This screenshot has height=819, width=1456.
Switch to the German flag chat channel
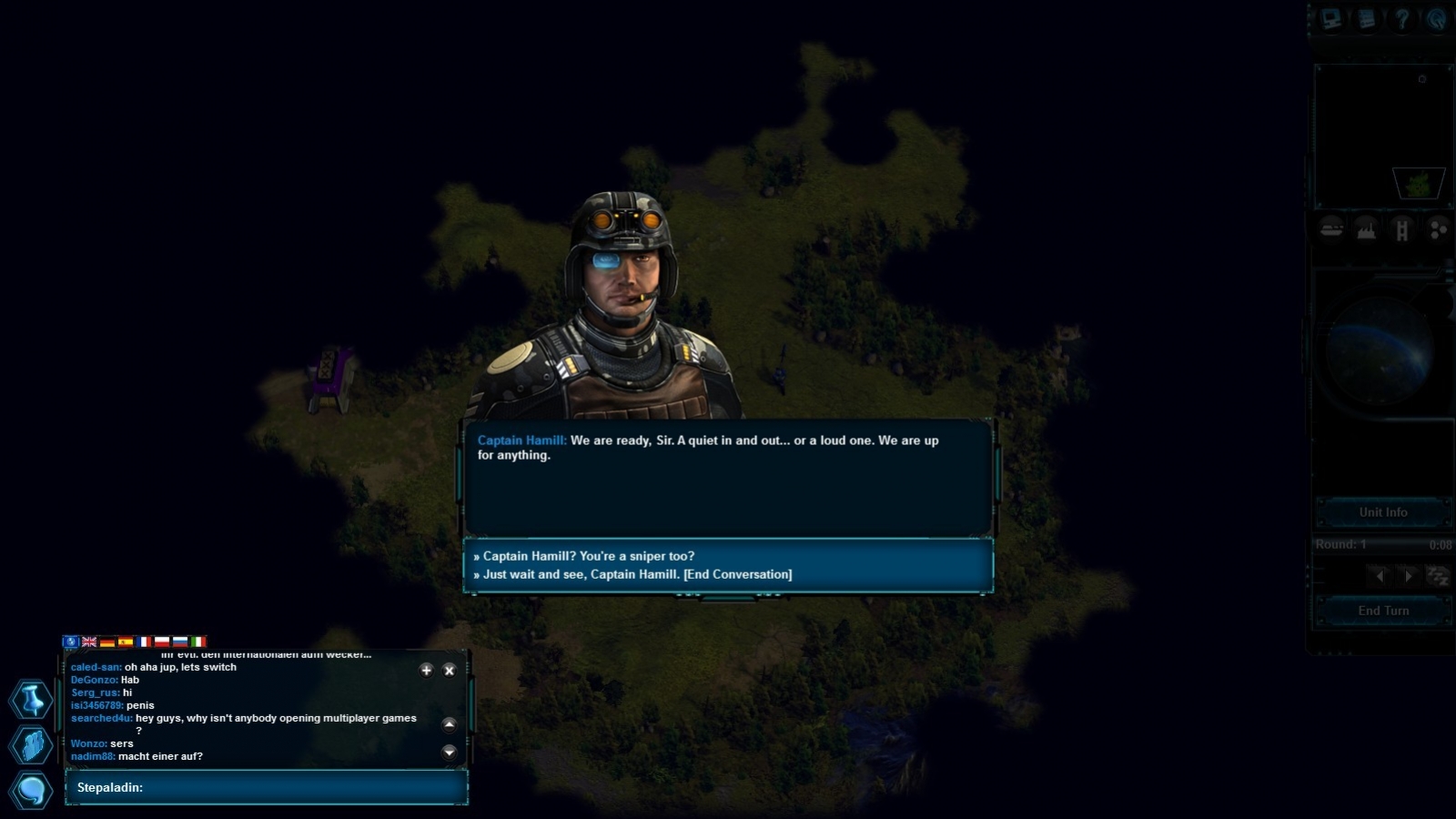tap(107, 642)
